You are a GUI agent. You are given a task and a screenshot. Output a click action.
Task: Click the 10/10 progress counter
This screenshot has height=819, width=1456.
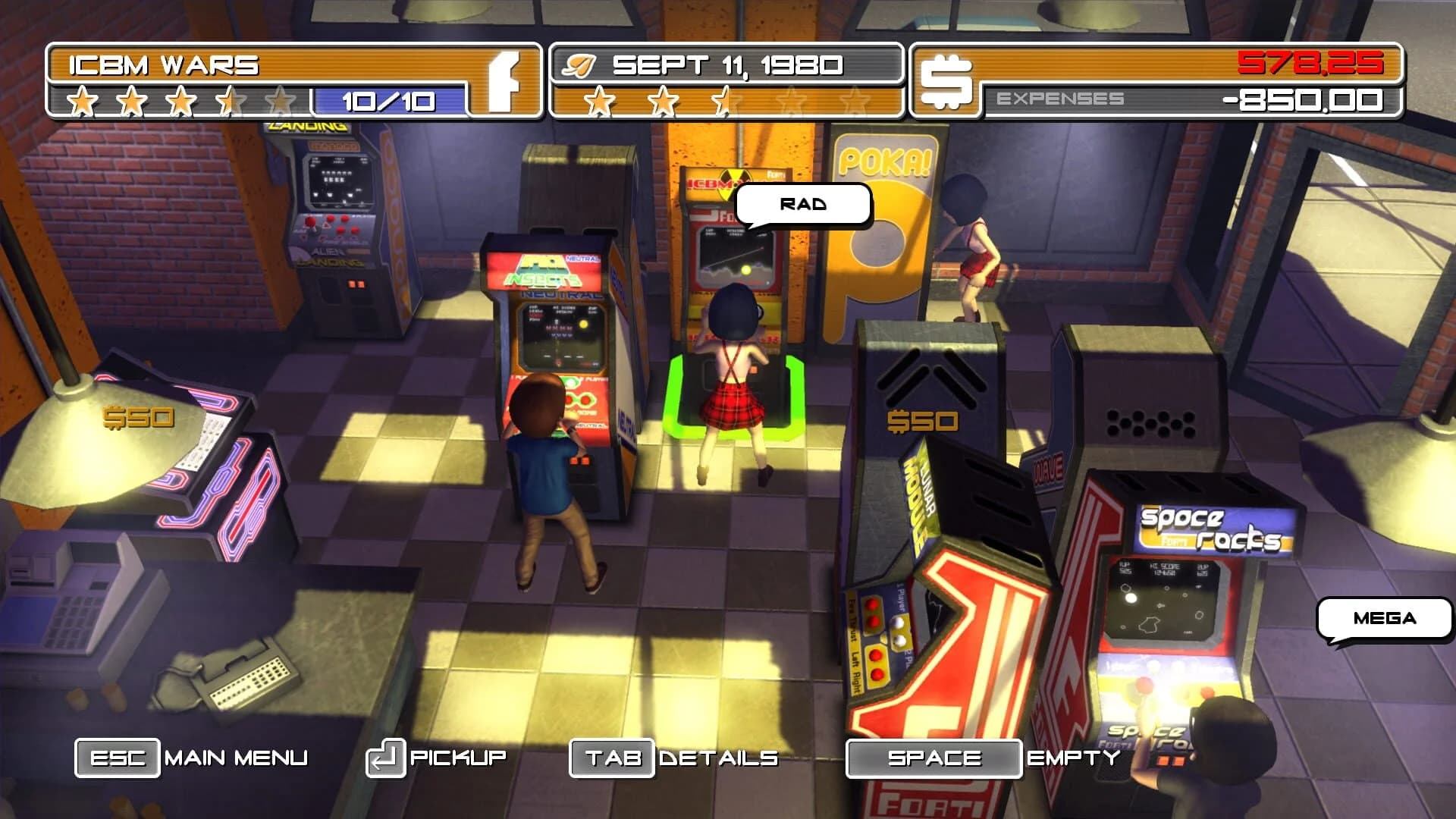pos(388,100)
